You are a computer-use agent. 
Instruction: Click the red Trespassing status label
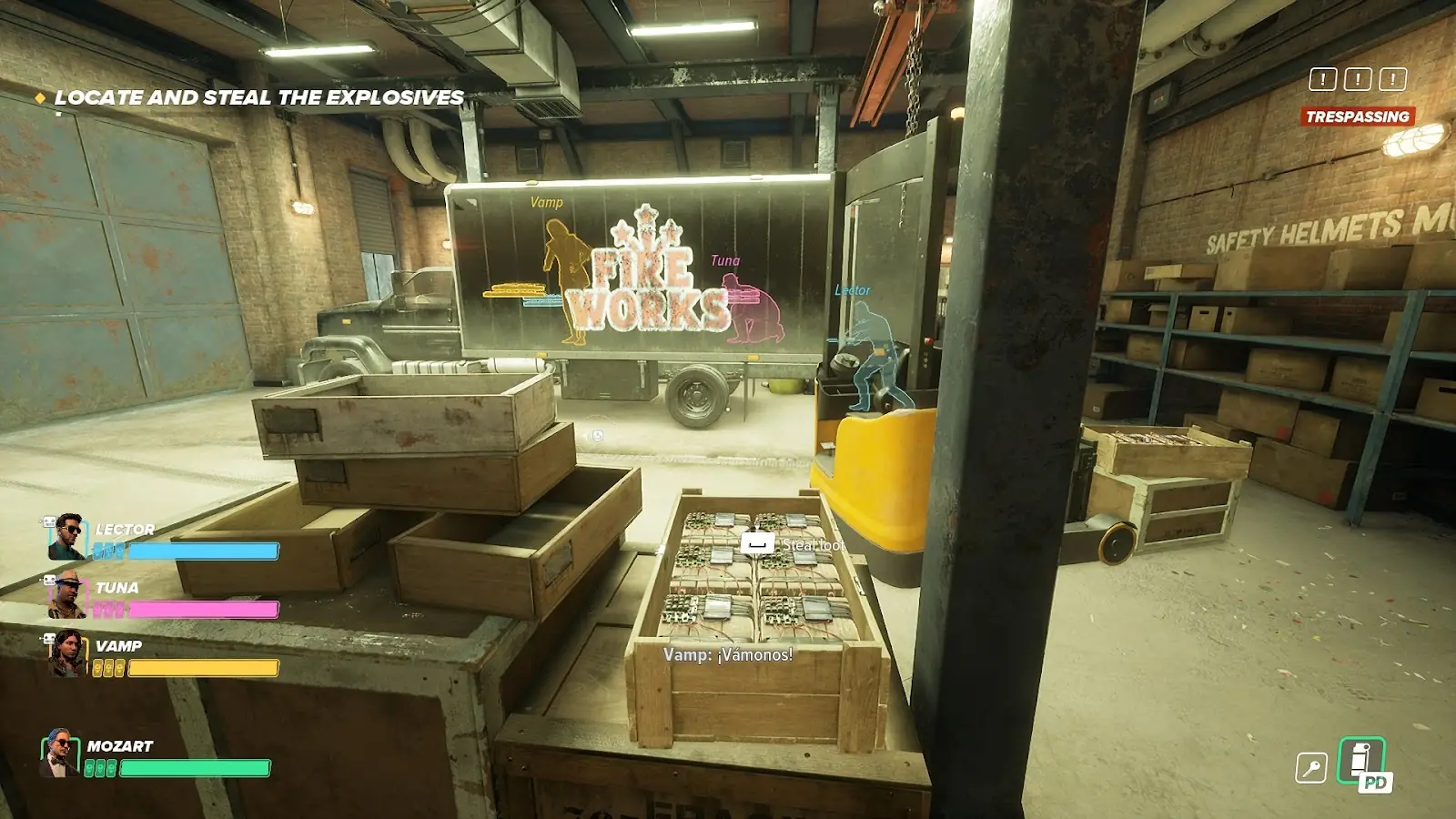tap(1357, 116)
